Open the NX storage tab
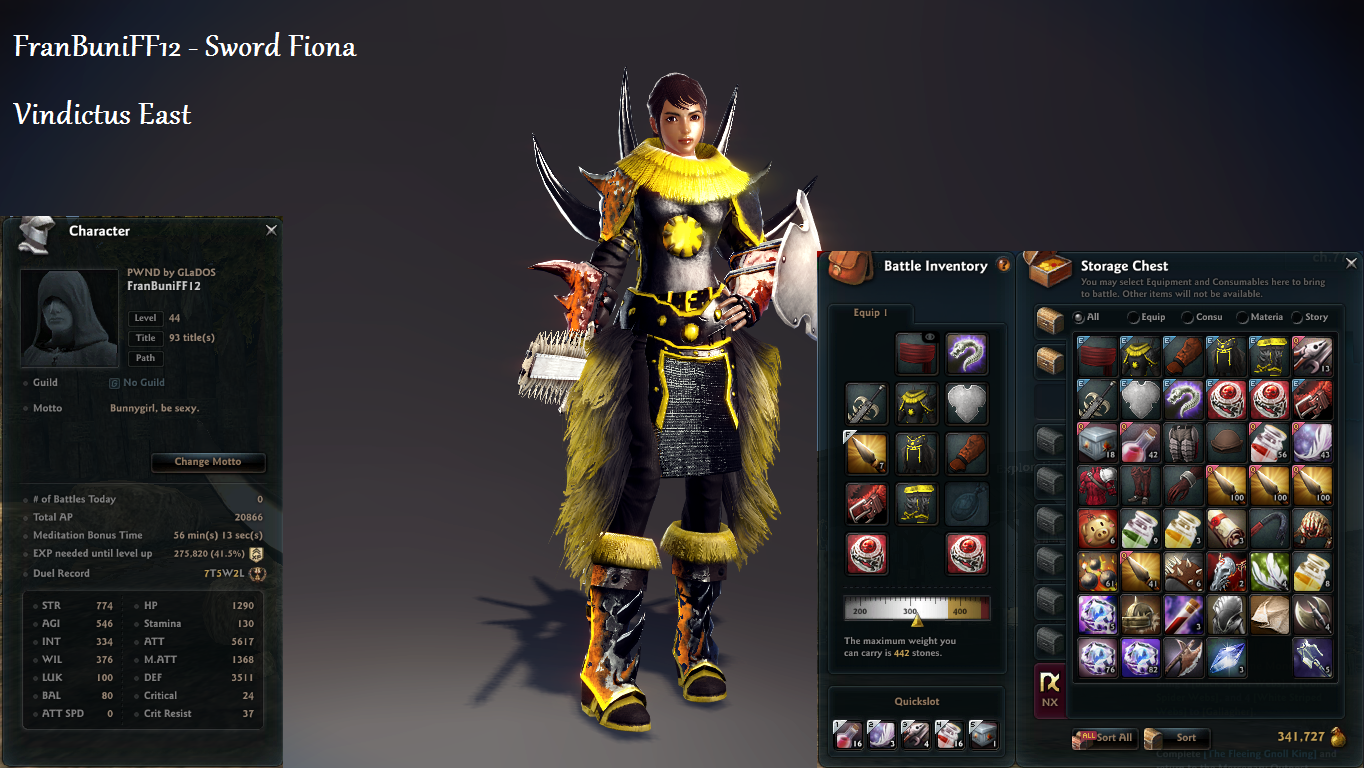1364x768 pixels. pyautogui.click(x=1049, y=688)
